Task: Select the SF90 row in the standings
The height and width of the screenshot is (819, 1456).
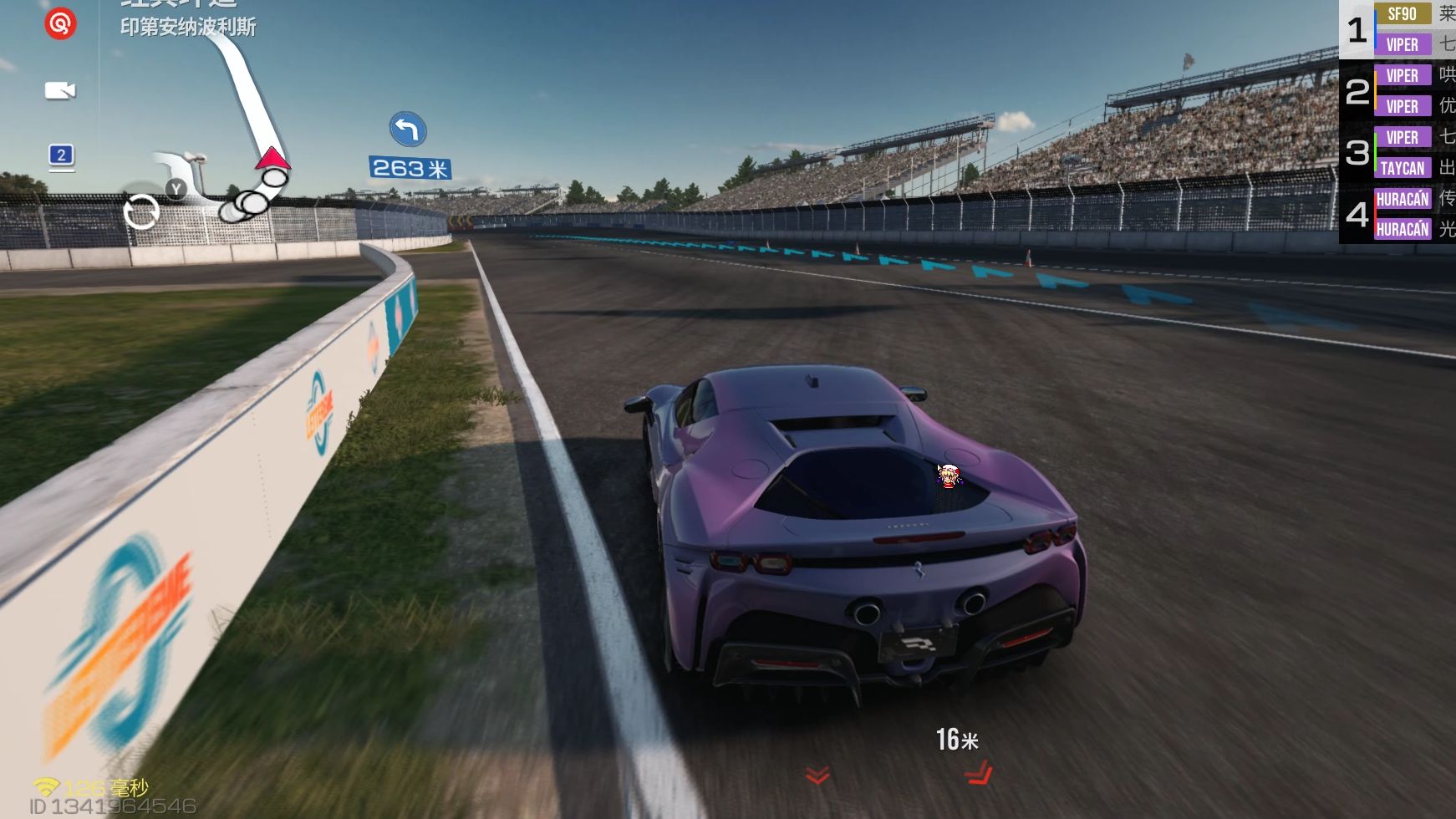Action: coord(1402,14)
